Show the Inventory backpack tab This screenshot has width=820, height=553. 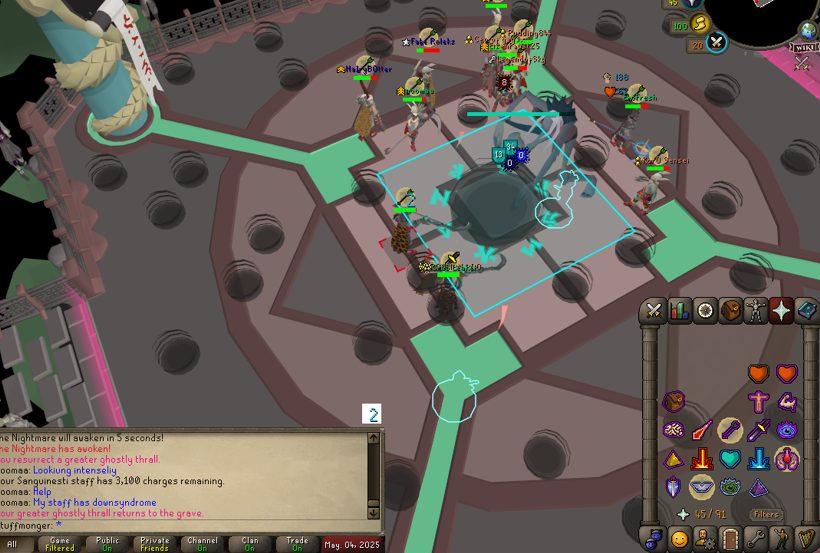[x=731, y=310]
